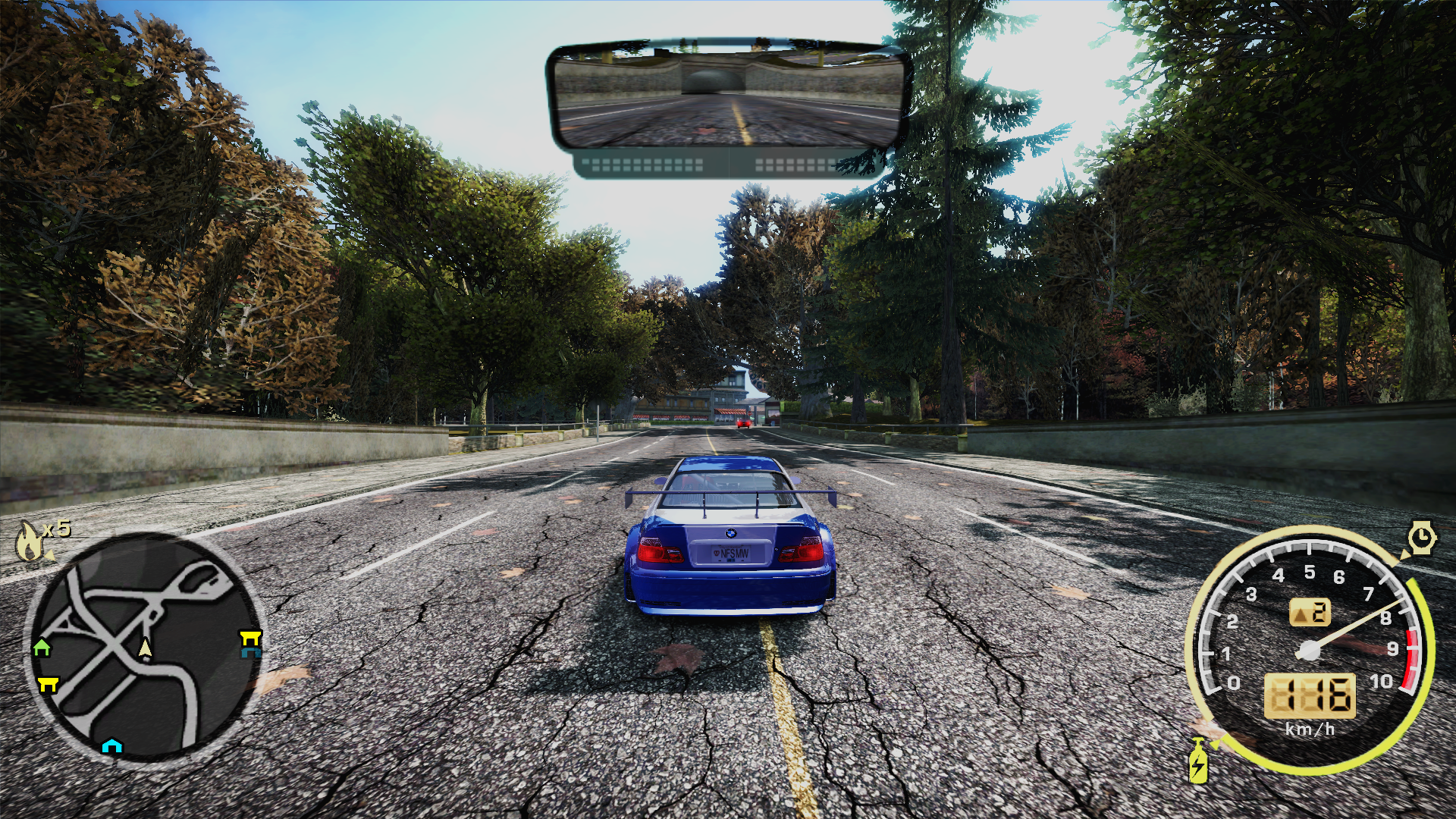Select the green house marker on minimap
Viewport: 1456px width, 819px height.
click(x=42, y=647)
